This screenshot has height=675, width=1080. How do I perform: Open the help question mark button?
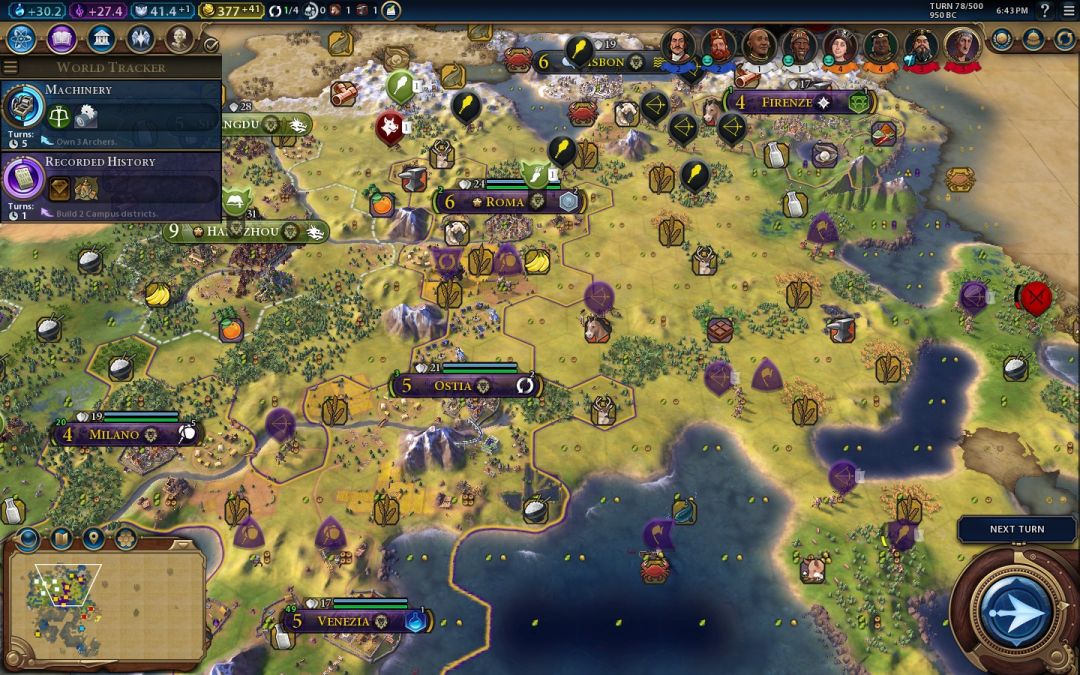point(1045,10)
